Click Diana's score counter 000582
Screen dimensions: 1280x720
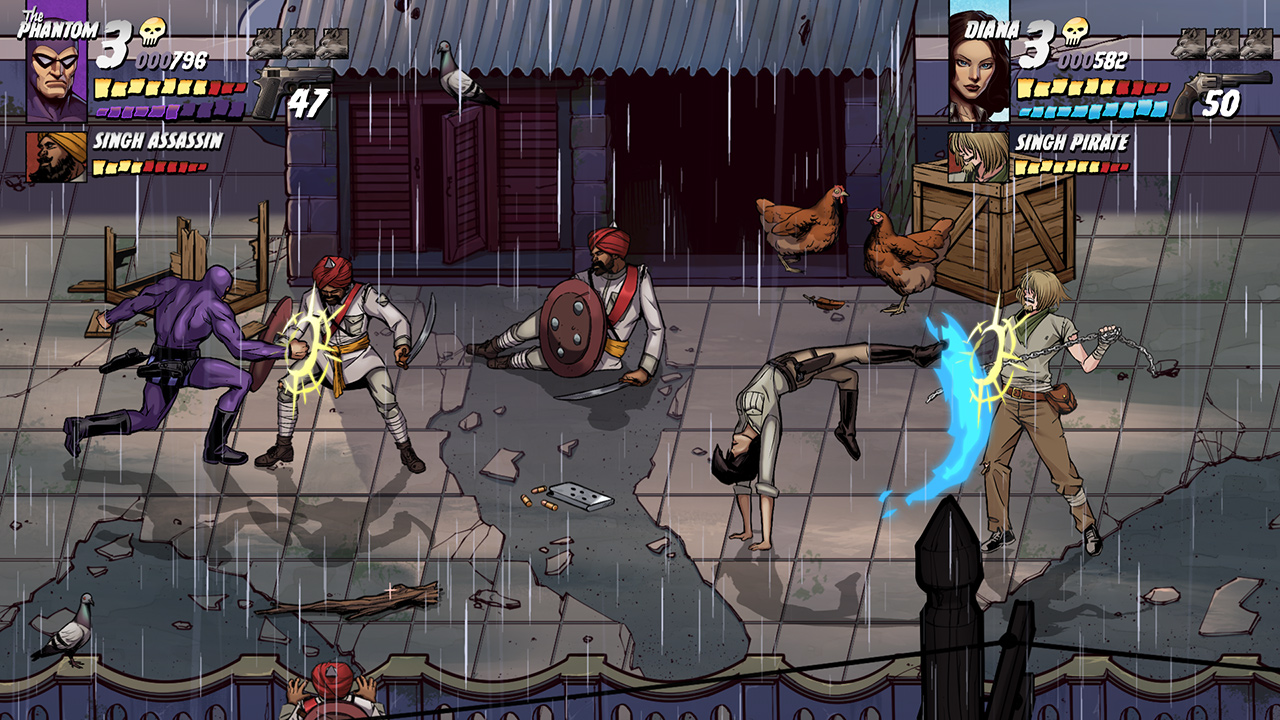point(1095,60)
